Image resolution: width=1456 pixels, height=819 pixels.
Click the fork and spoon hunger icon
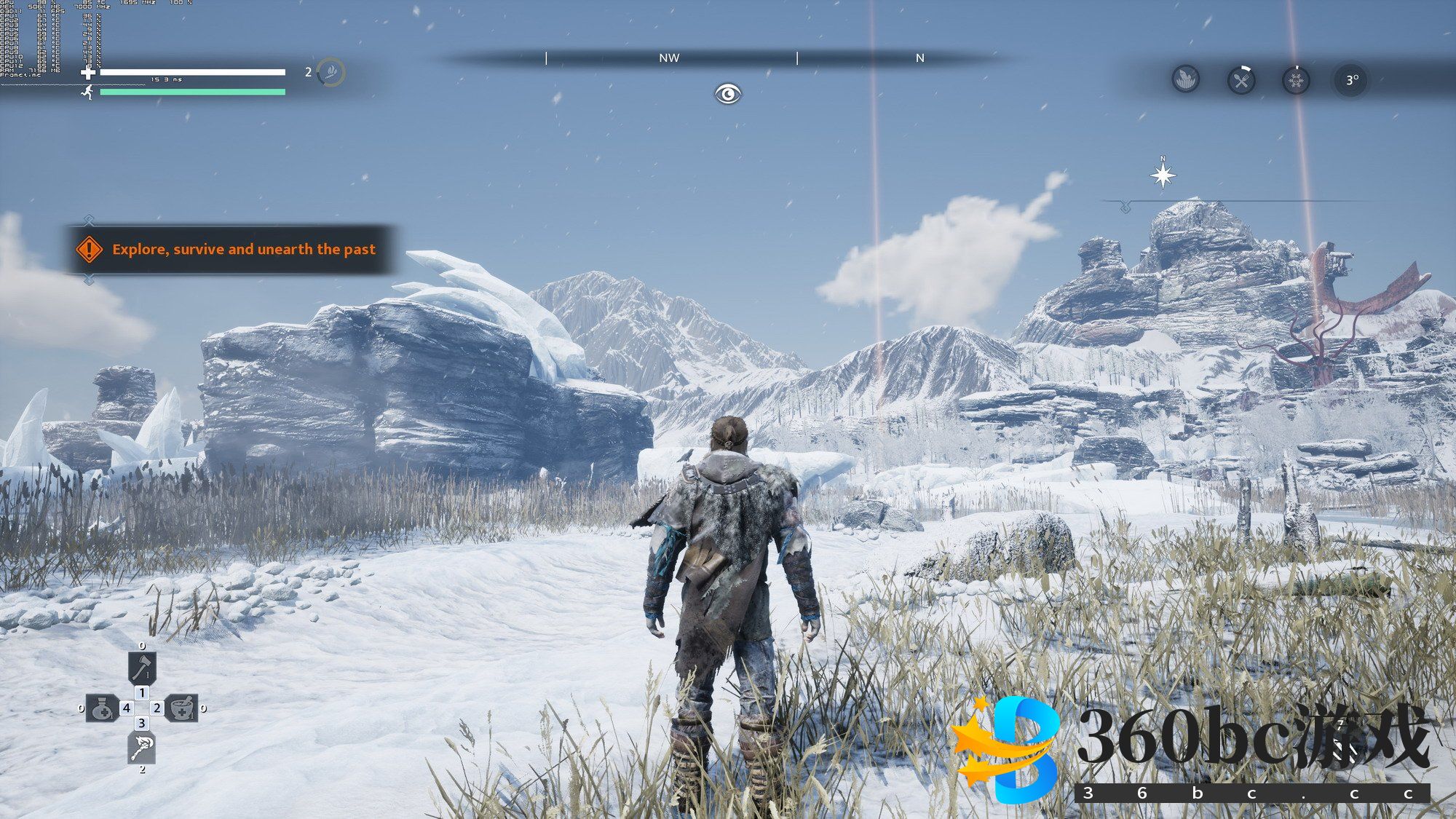[x=1241, y=79]
